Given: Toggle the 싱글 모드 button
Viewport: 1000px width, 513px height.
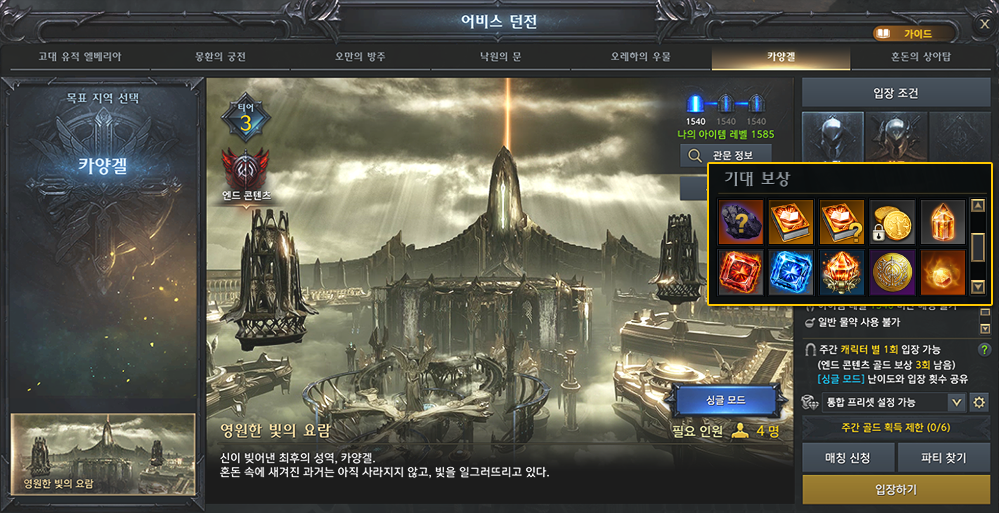Looking at the screenshot, I should point(726,400).
